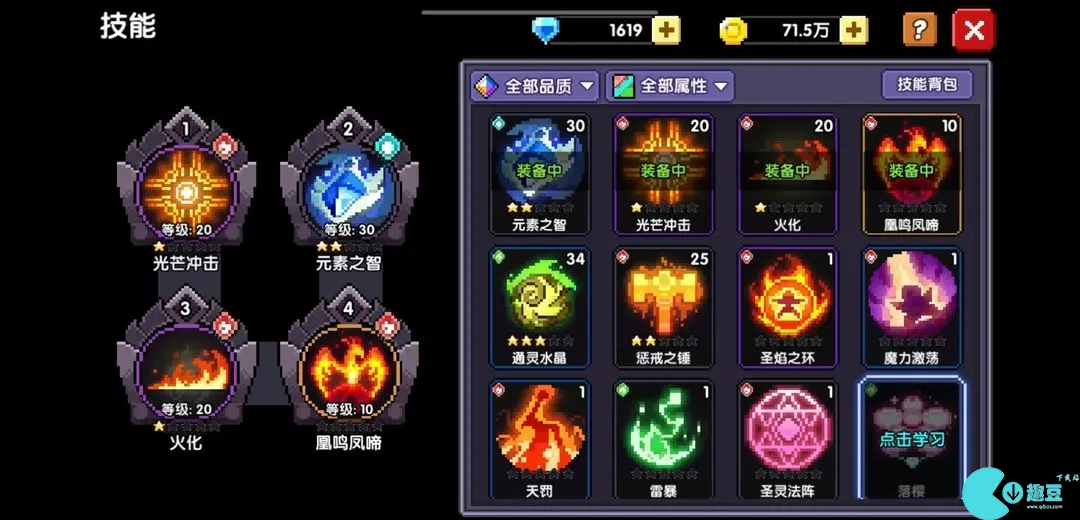Screen dimensions: 1080x520
Task: Click 点击学习 to learn the 落樱 skill
Action: tap(911, 438)
